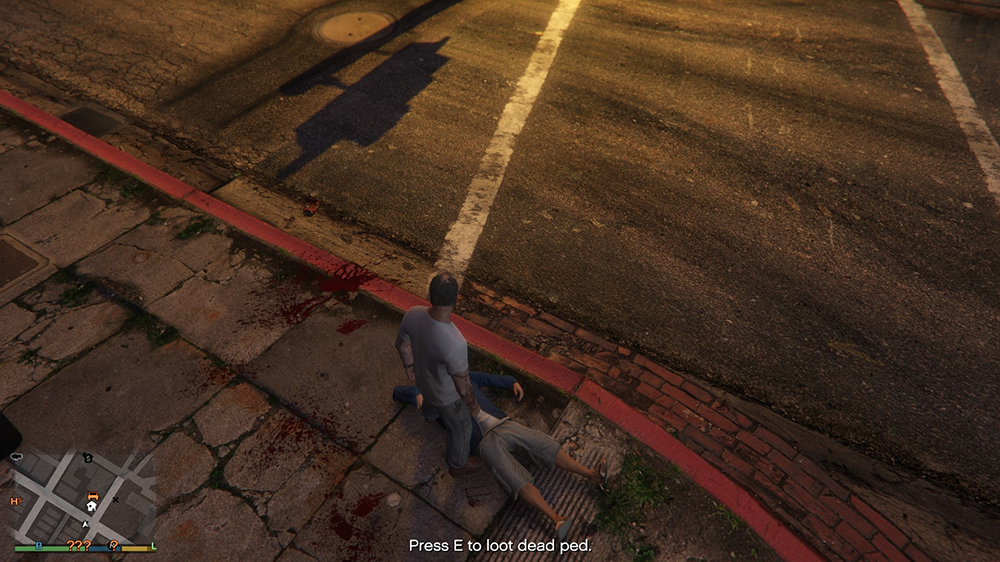This screenshot has height=562, width=1000.
Task: Select the orange H marker on minimap
Action: [x=15, y=500]
